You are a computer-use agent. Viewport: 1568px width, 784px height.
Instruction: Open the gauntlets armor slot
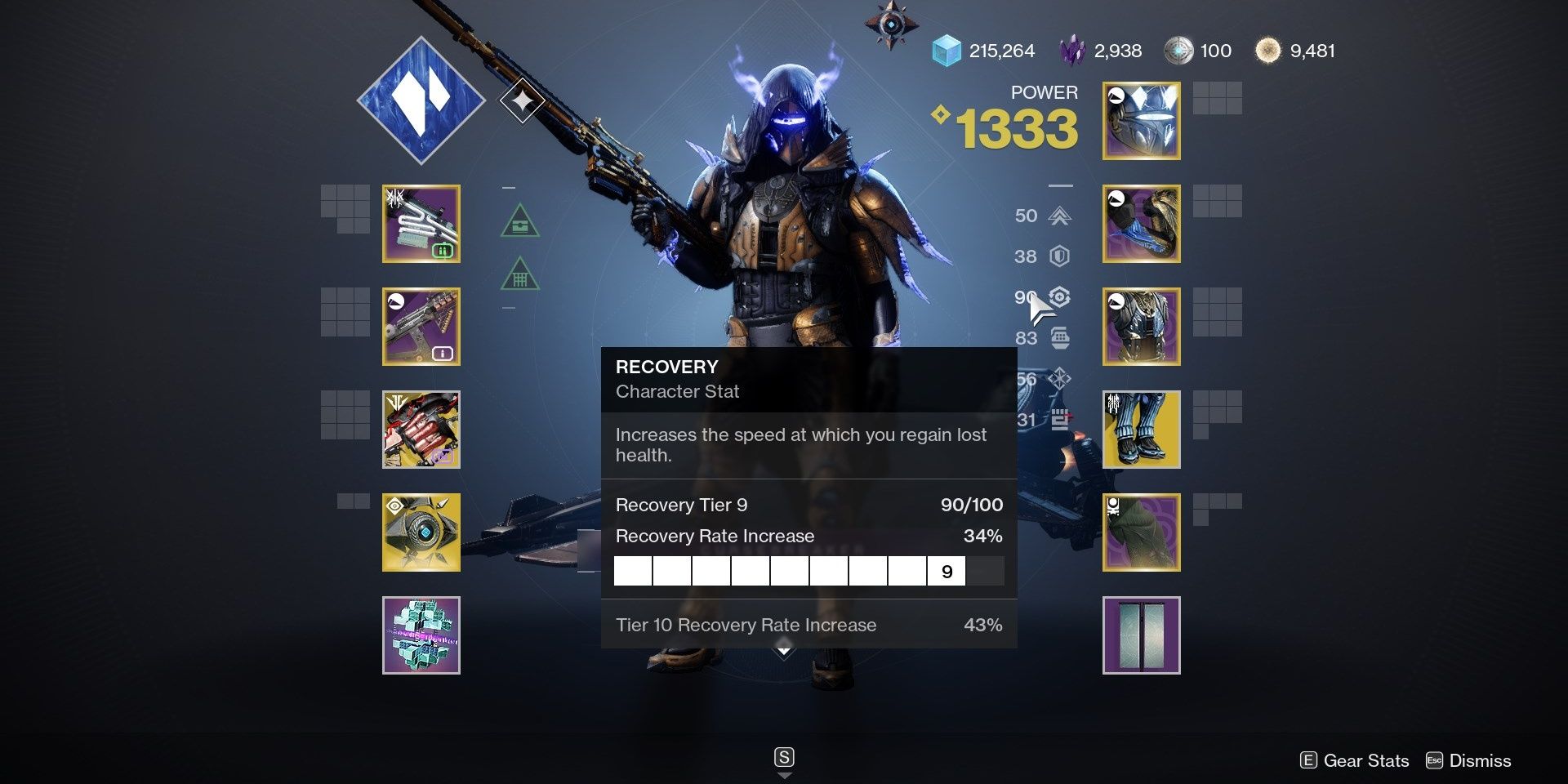click(1141, 224)
